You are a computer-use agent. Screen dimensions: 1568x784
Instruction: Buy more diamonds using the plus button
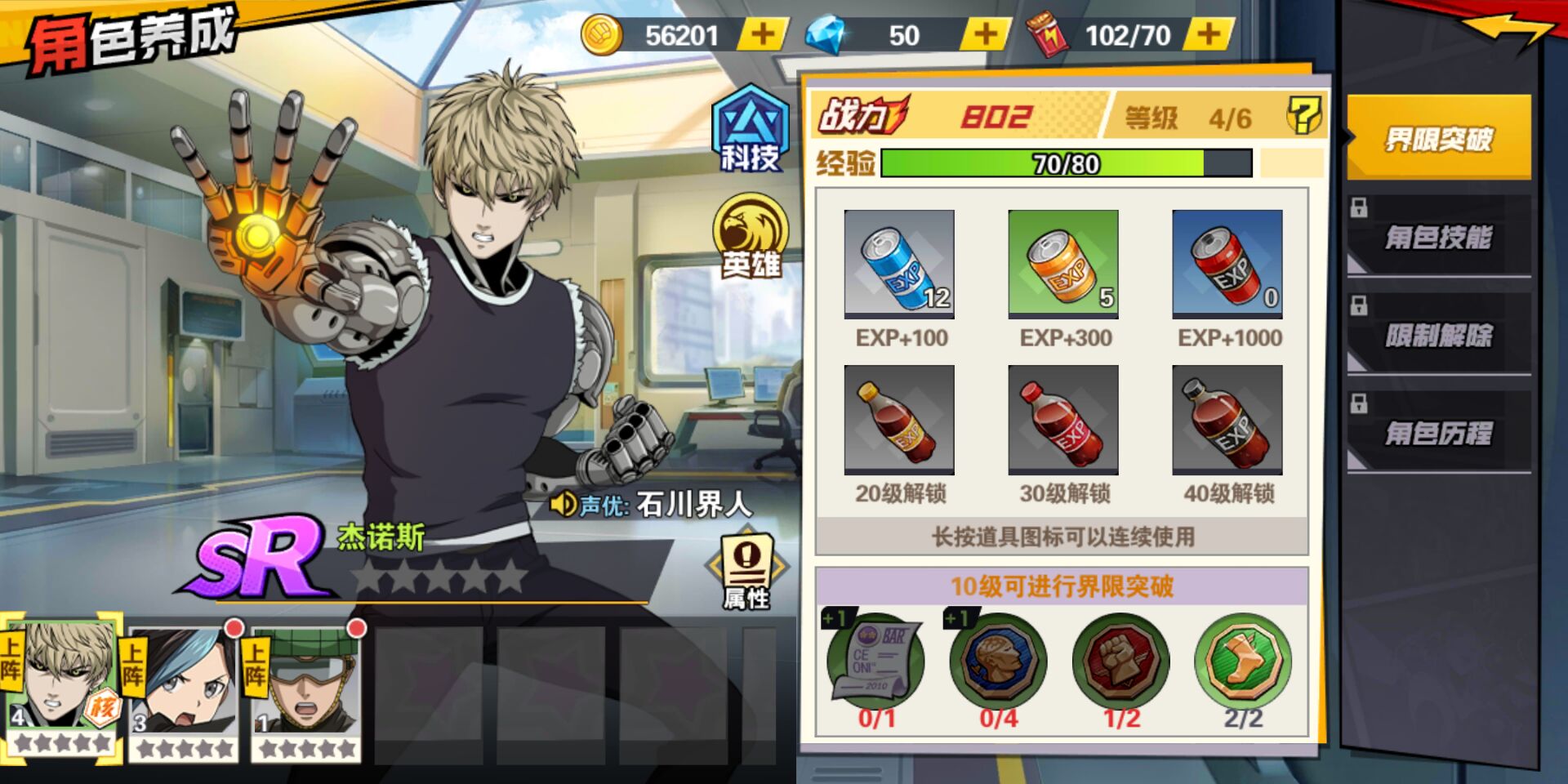[x=985, y=35]
